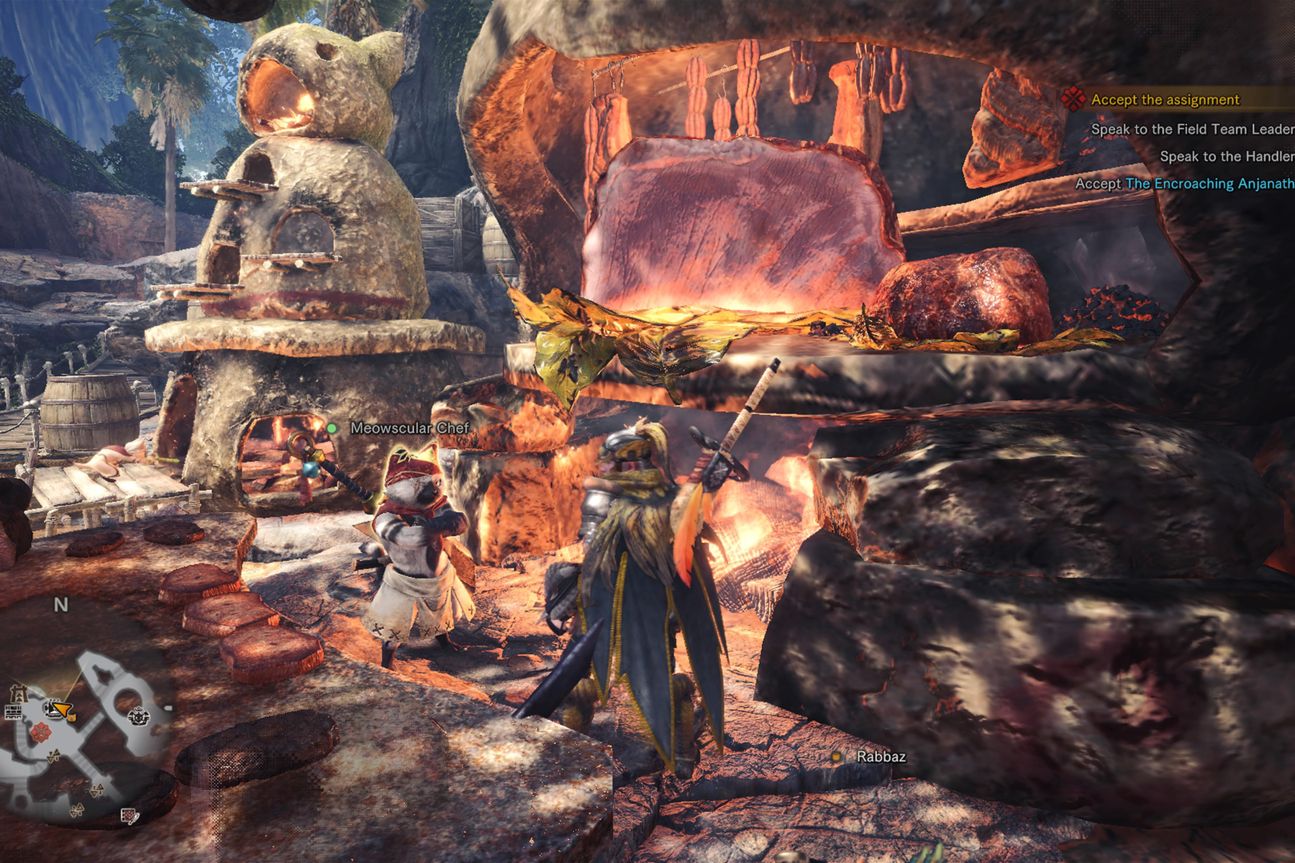
Task: Click the red quest crest icon beside the assignment
Action: (x=1073, y=99)
